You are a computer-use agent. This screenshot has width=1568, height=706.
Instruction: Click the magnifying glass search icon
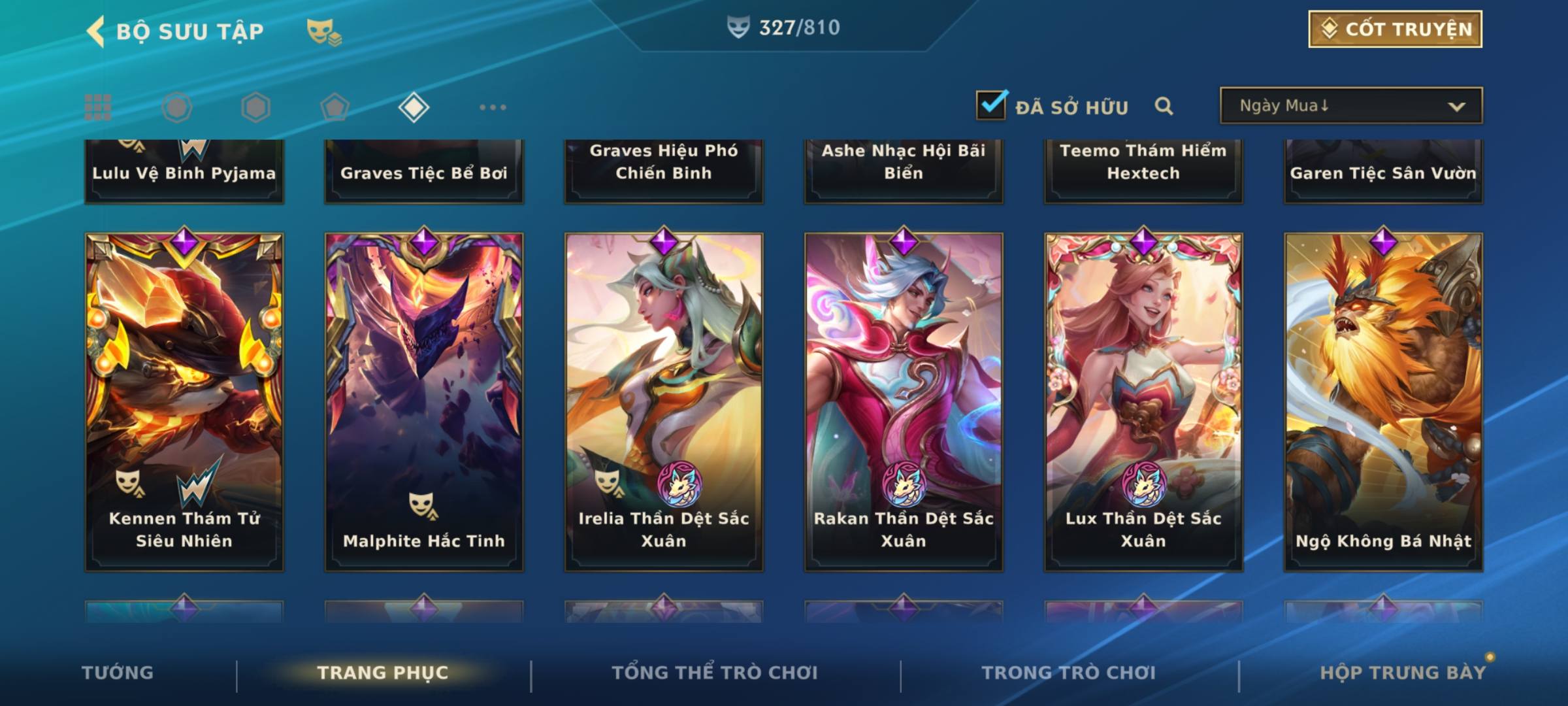click(1164, 106)
